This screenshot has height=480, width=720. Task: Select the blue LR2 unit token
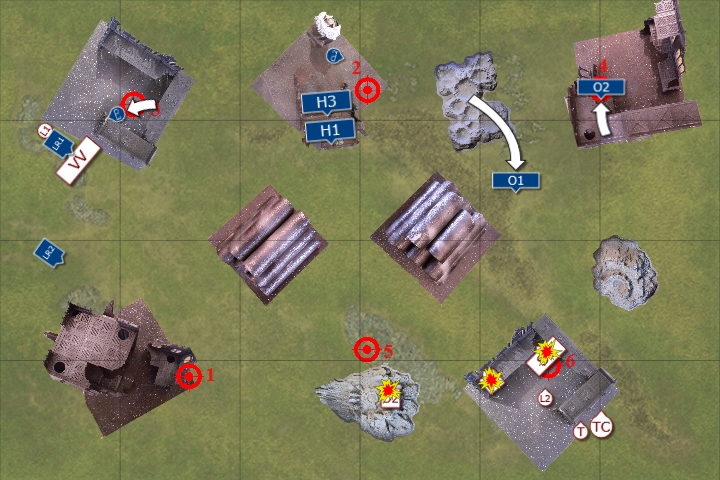pyautogui.click(x=47, y=252)
